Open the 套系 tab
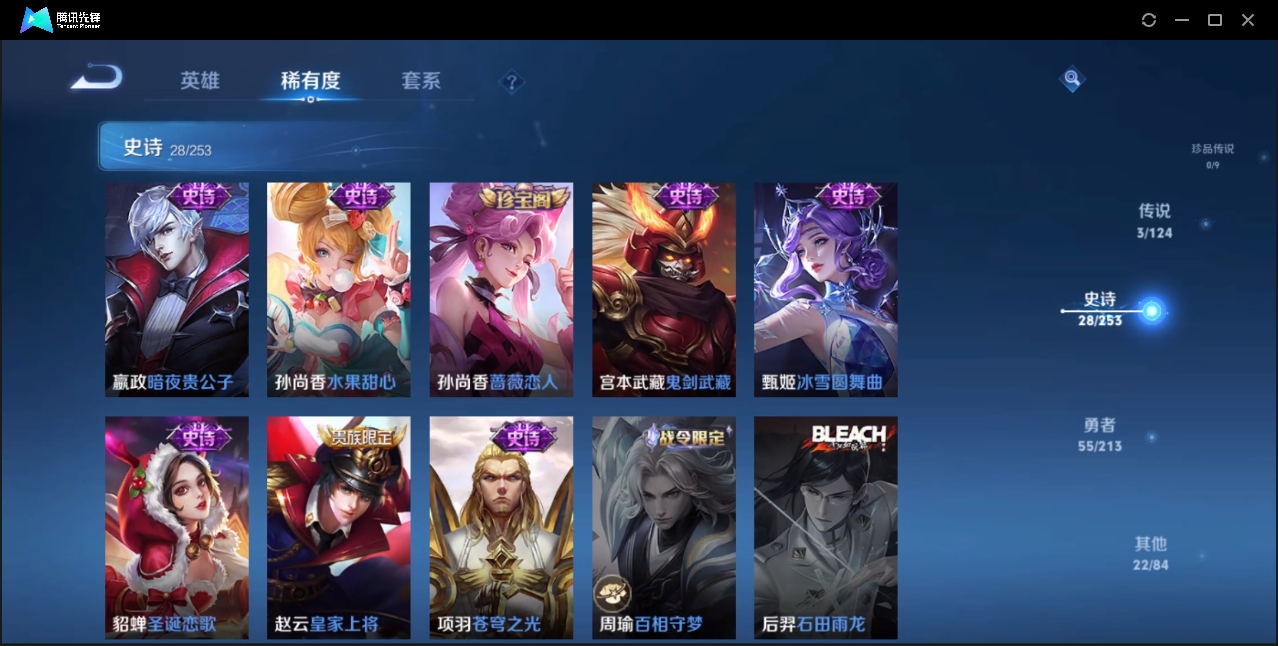Screen dimensions: 1278x646 point(421,81)
